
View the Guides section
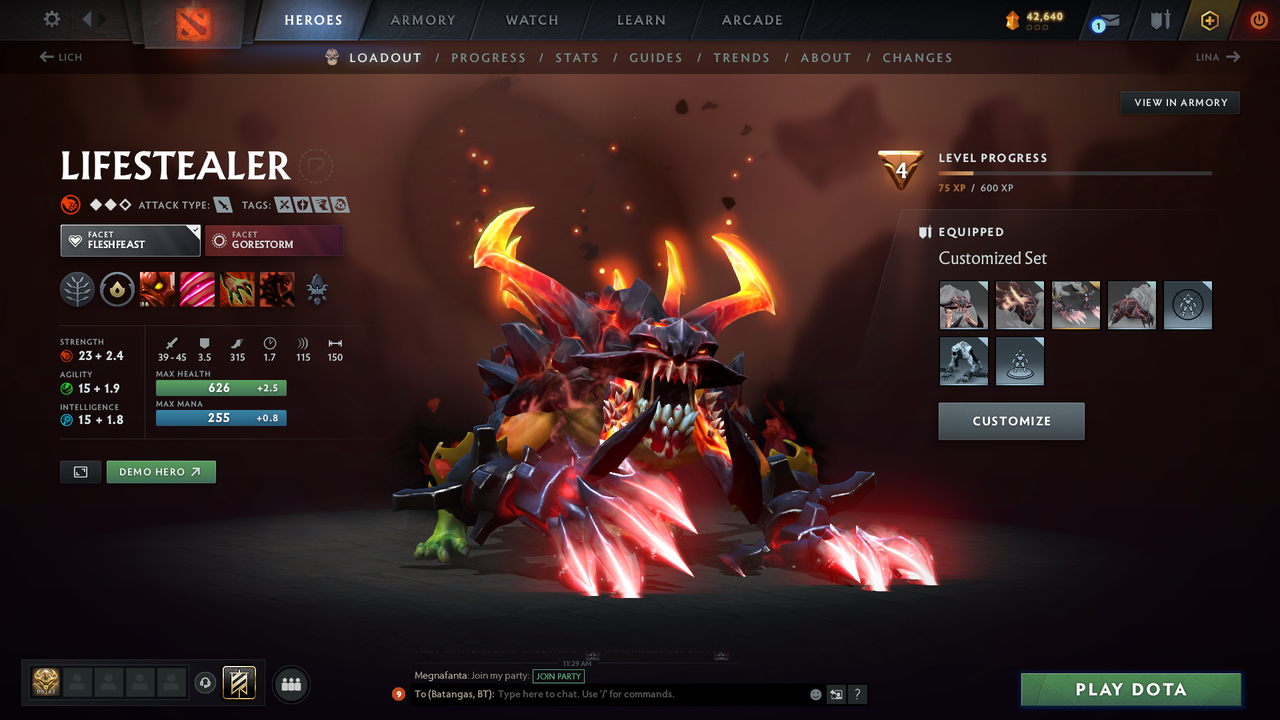click(x=656, y=58)
